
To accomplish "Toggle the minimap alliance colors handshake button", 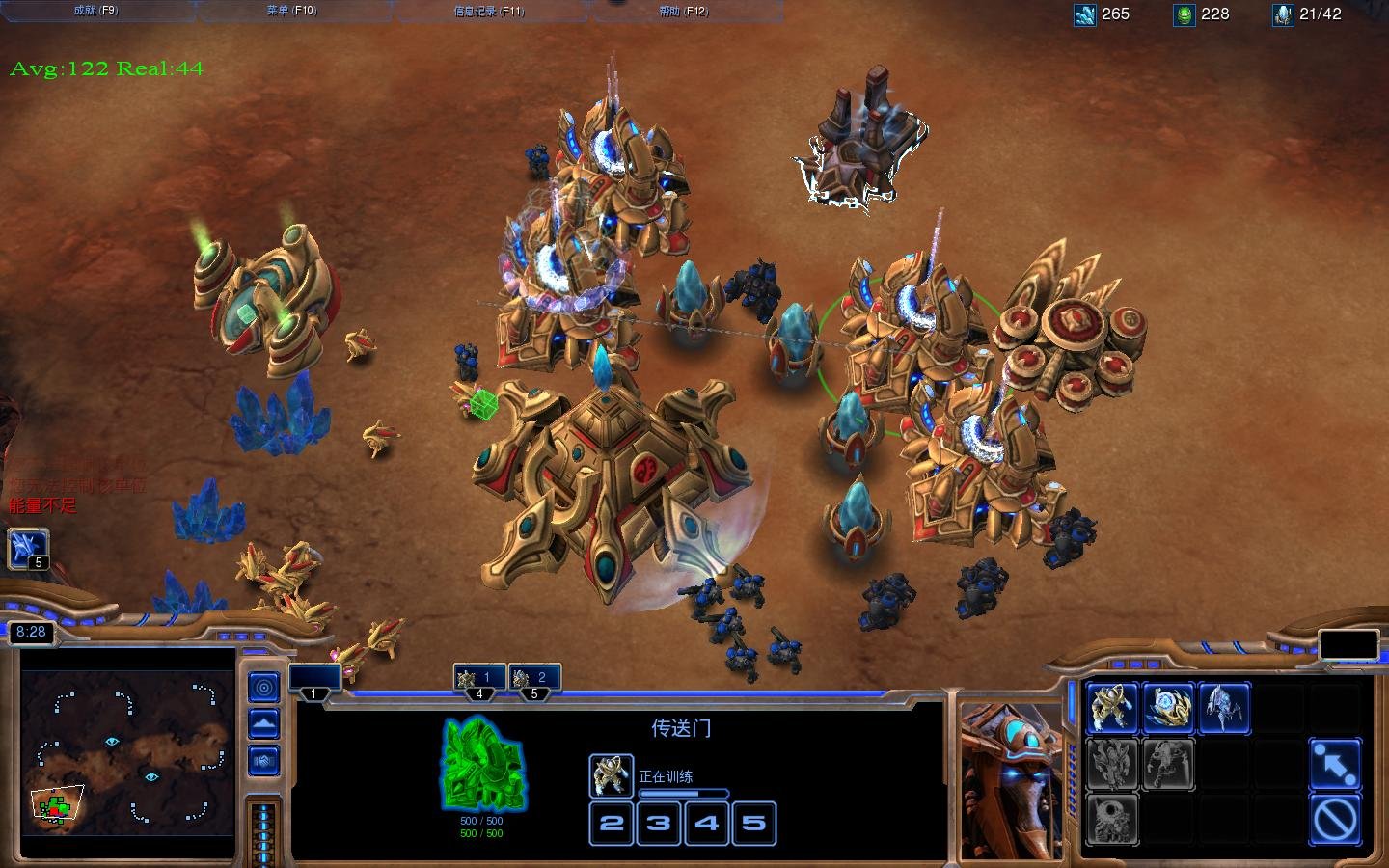I will click(263, 760).
